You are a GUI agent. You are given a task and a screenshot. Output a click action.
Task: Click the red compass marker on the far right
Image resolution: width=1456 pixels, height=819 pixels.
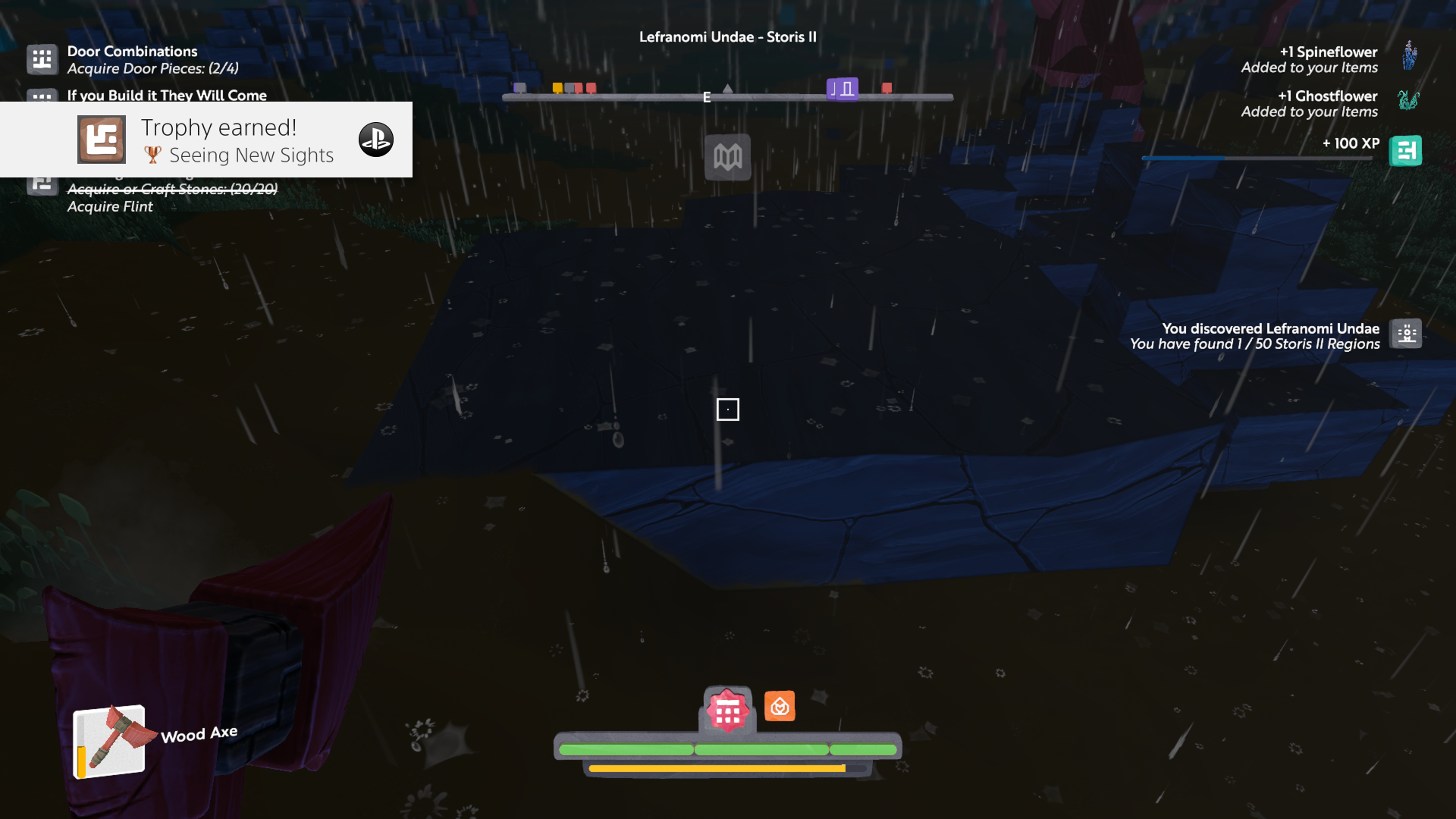(x=886, y=87)
